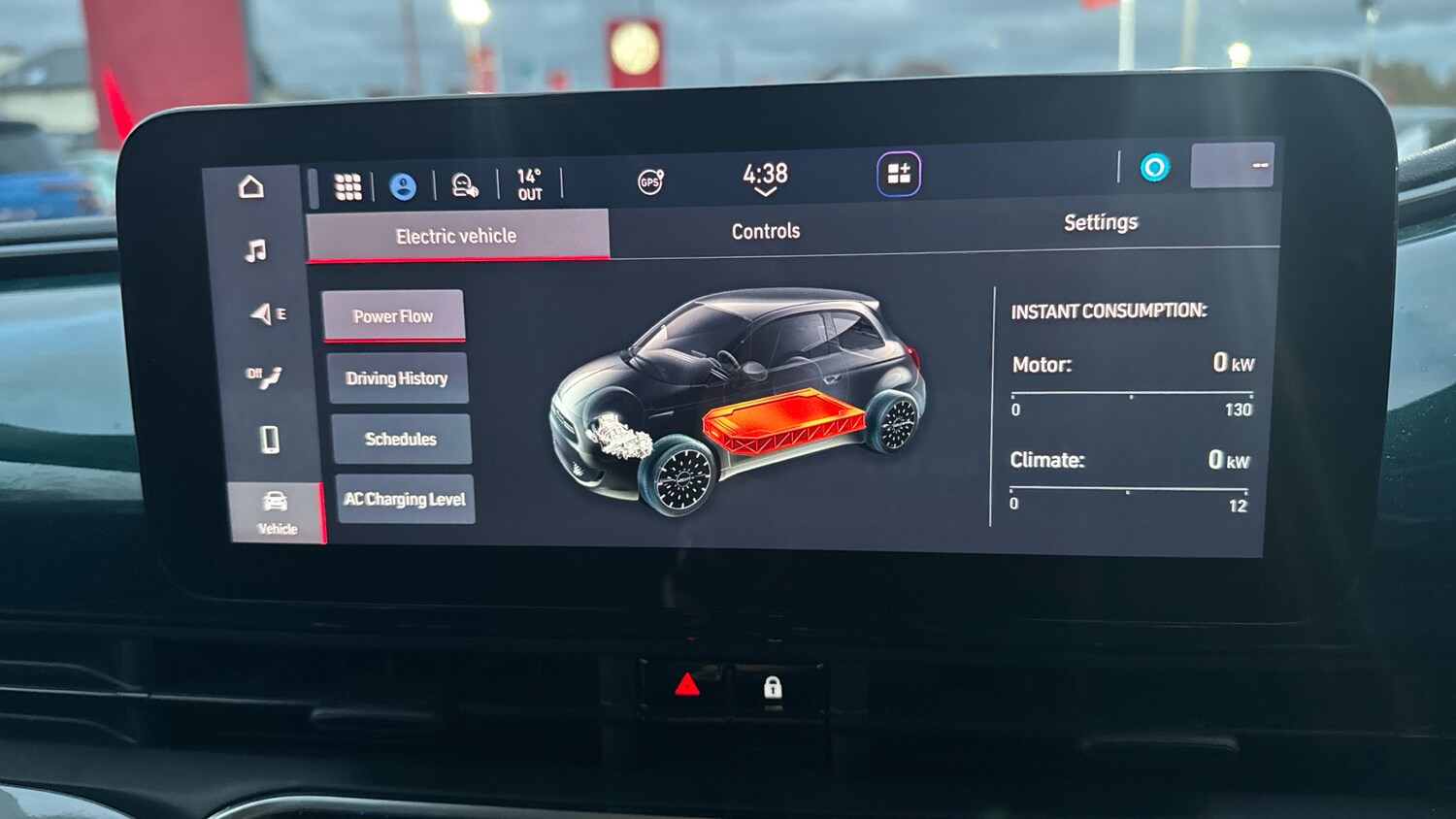Open the phone icon in sidebar
Screen dimensions: 1456x819
(270, 440)
